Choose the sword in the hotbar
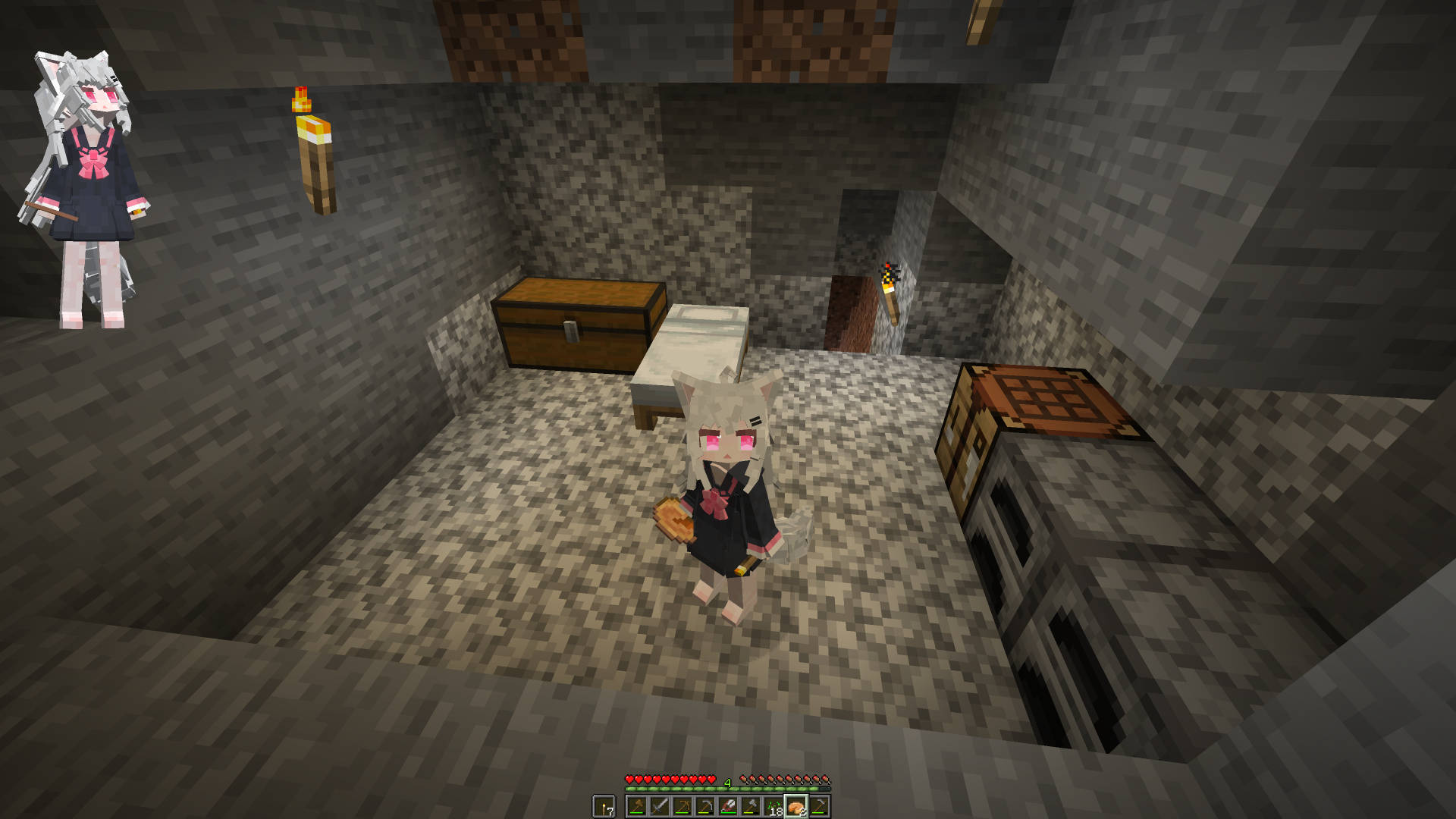The width and height of the screenshot is (1456, 819). coord(660,806)
